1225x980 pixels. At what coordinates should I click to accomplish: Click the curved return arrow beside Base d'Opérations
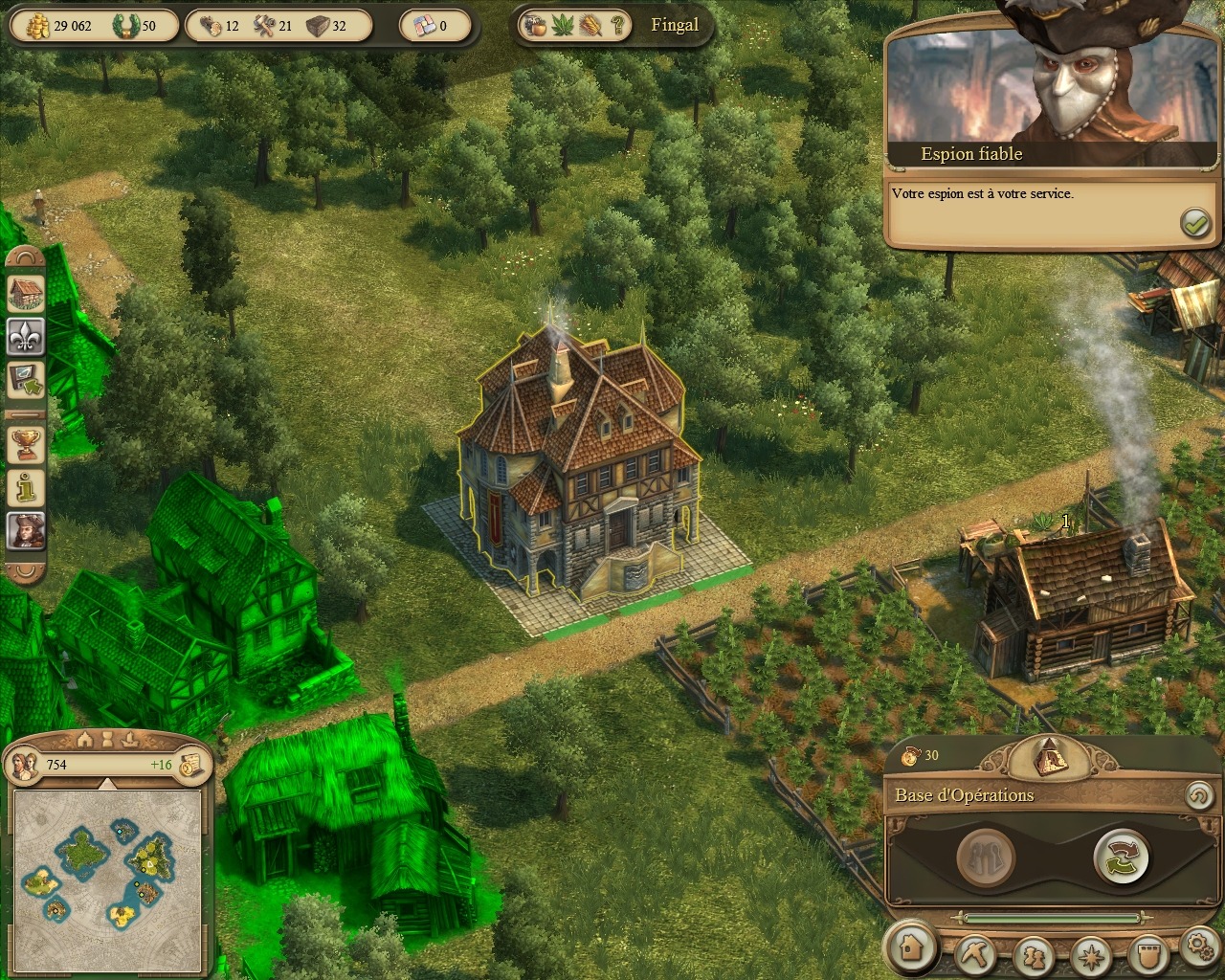coord(1198,795)
